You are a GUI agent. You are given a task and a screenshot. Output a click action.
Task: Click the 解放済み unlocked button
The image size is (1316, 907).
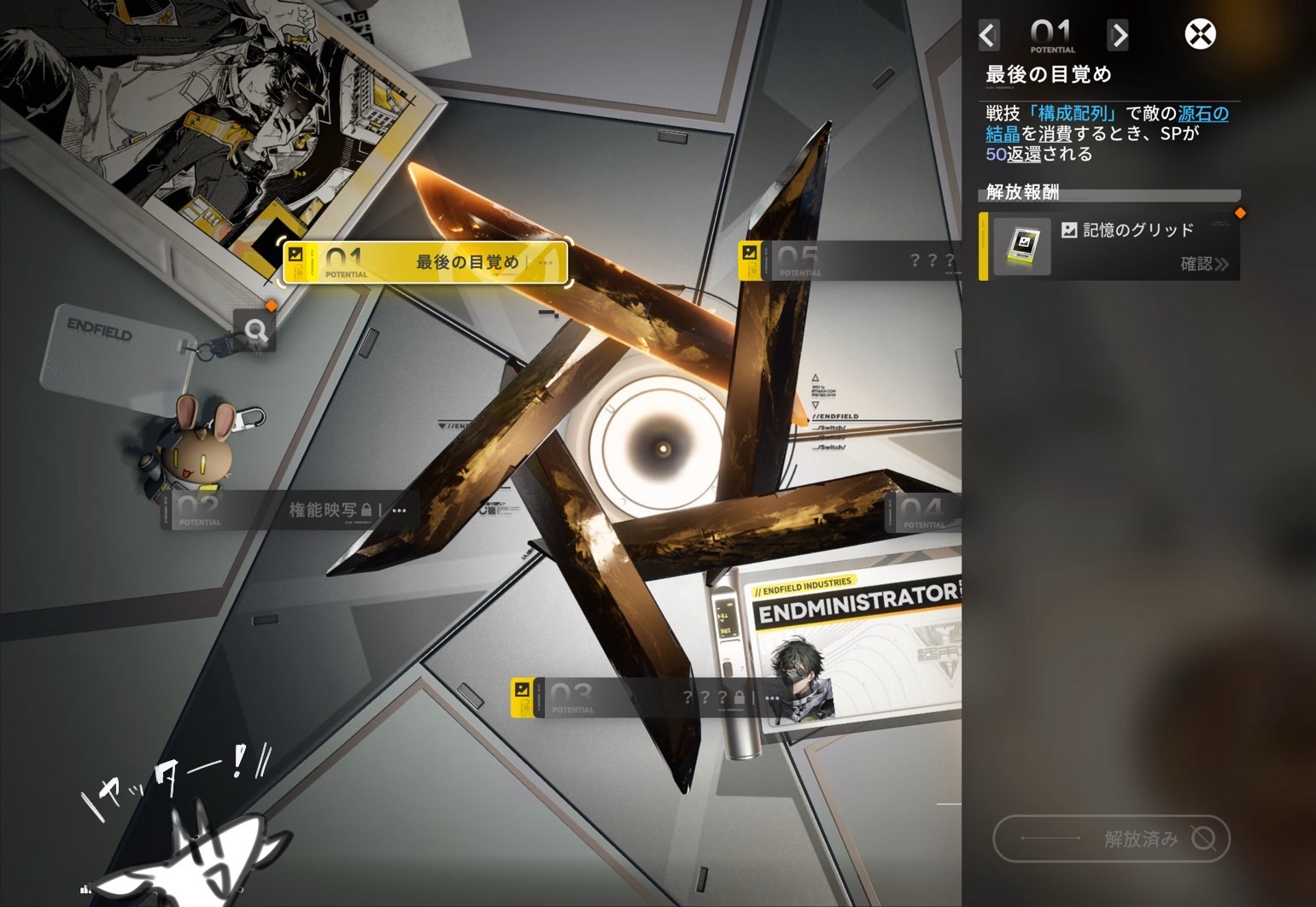(1111, 839)
